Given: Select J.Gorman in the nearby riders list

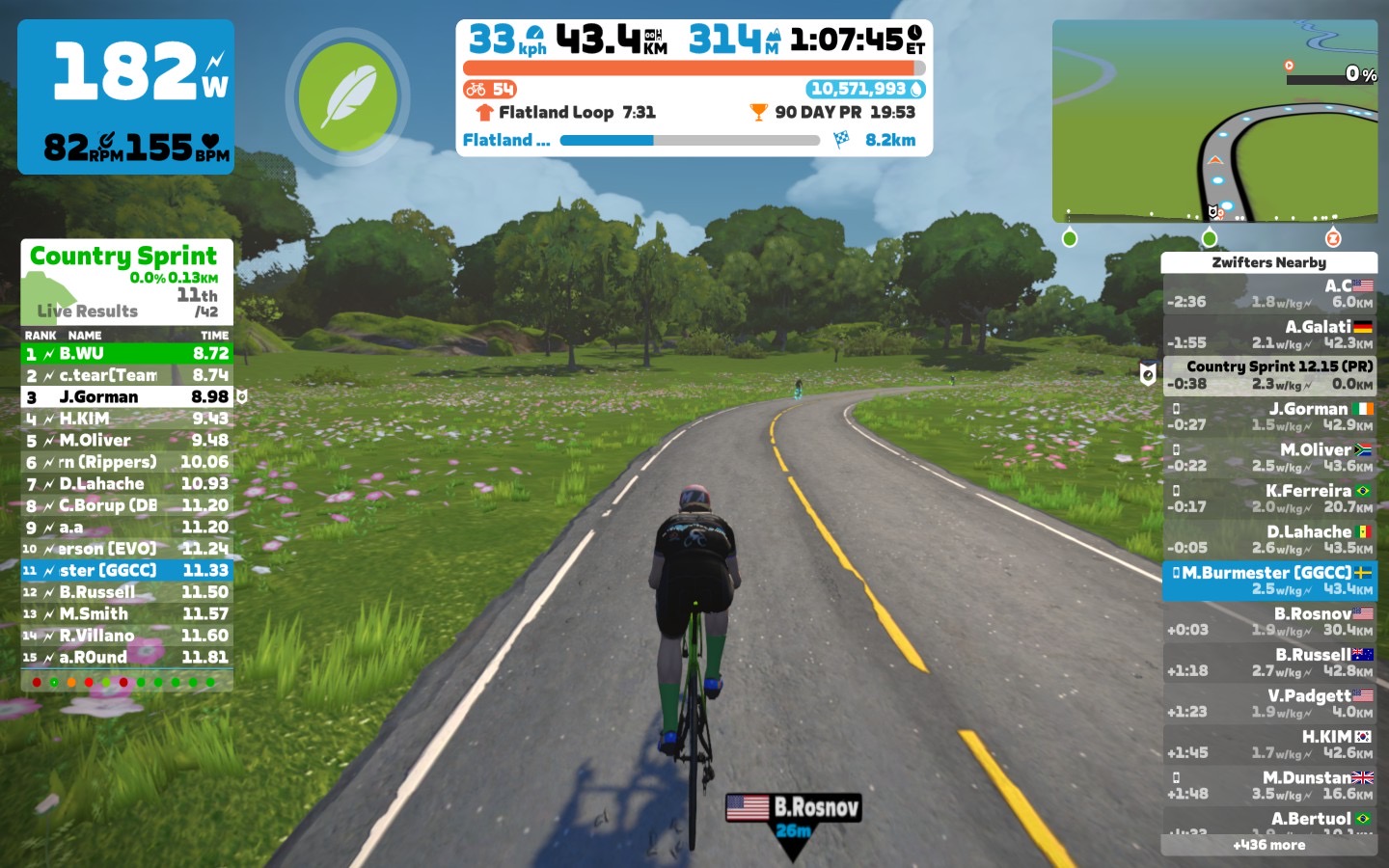Looking at the screenshot, I should click(x=1268, y=417).
